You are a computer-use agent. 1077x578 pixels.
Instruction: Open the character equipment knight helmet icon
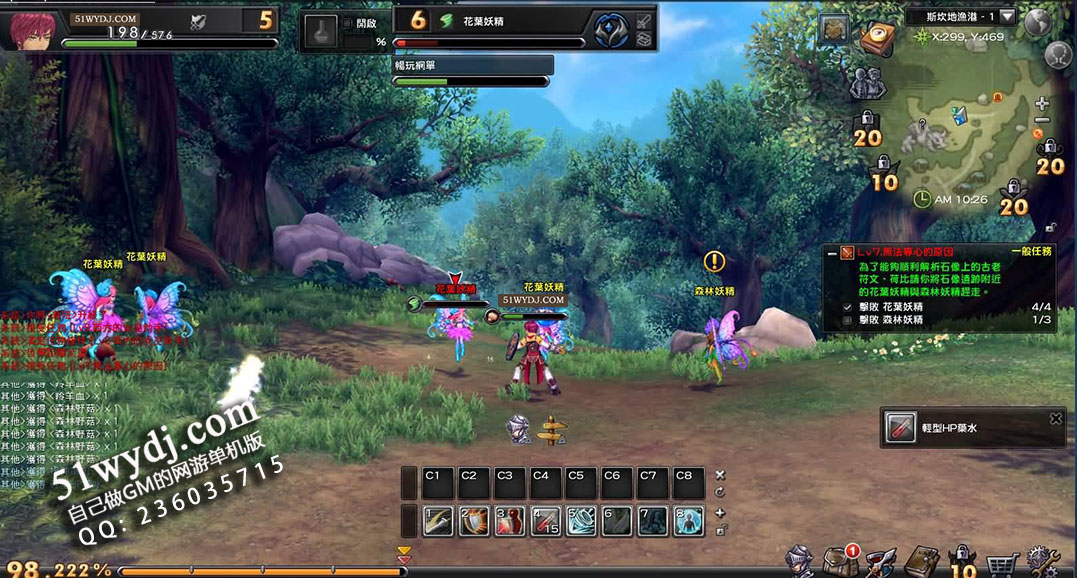click(798, 562)
